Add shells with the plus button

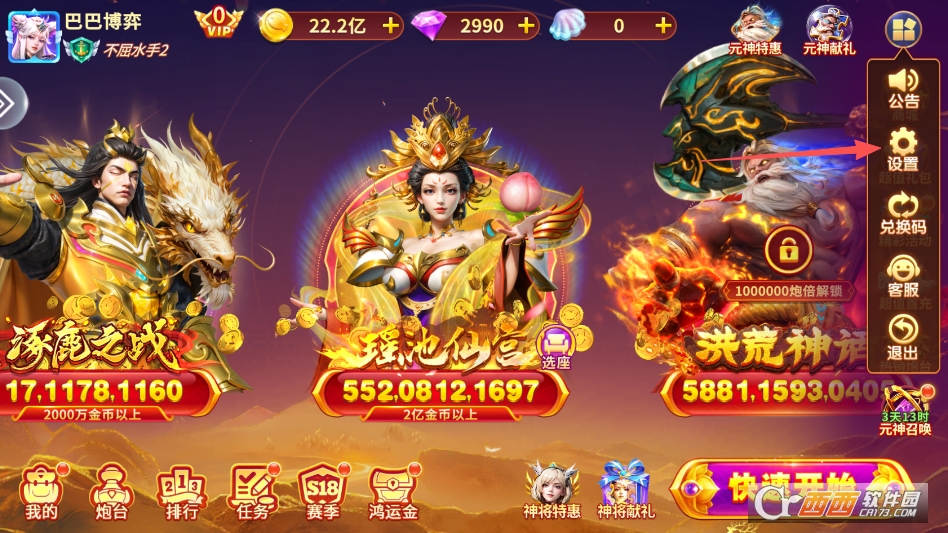click(x=661, y=26)
